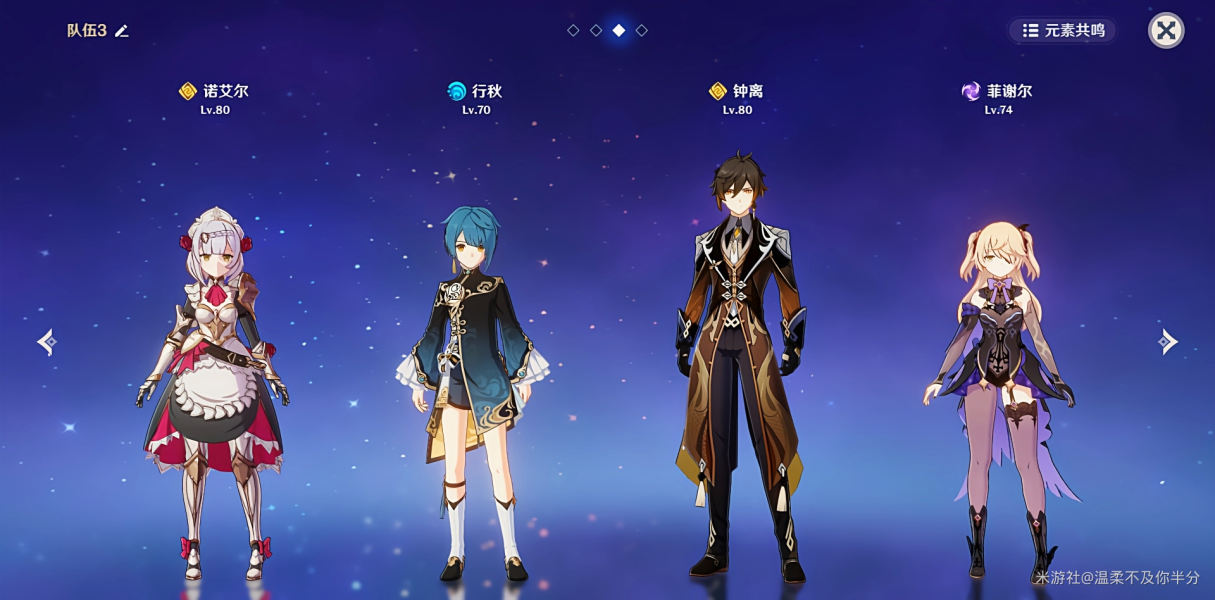Screen dimensions: 1215x600
Task: Switch to the next team with right arrow
Action: click(x=1168, y=342)
